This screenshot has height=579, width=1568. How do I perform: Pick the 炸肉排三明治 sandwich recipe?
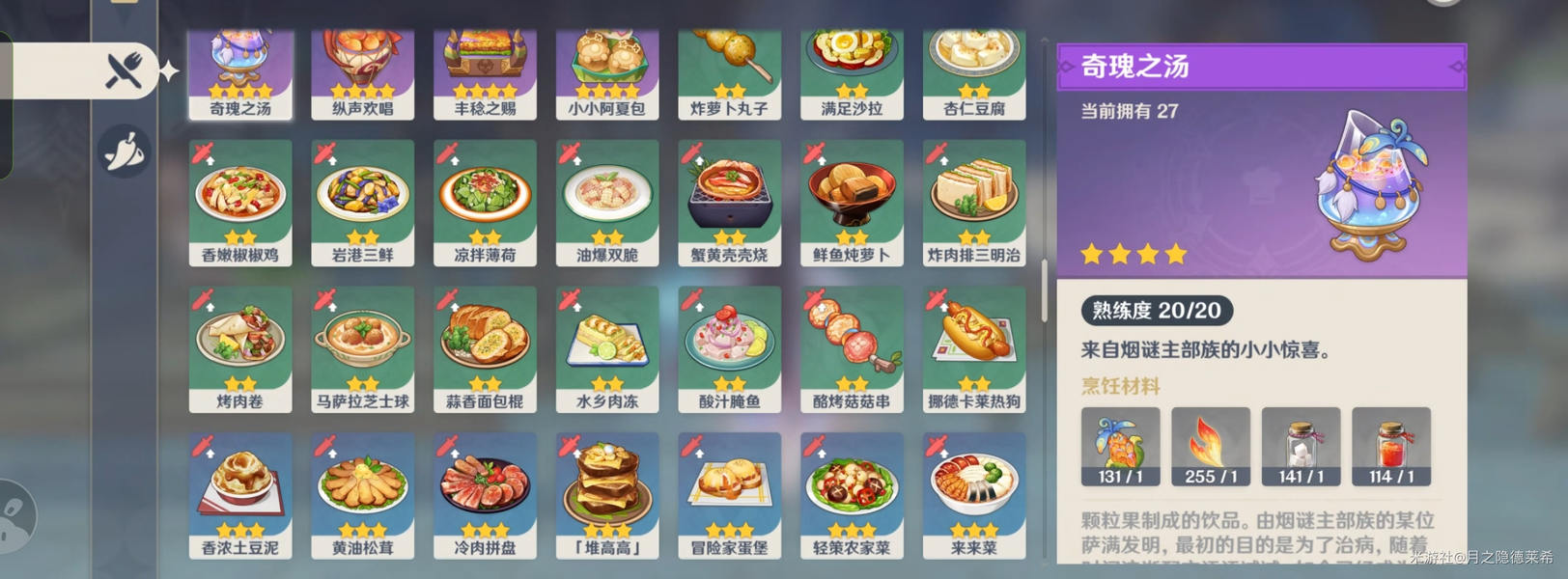click(x=974, y=203)
